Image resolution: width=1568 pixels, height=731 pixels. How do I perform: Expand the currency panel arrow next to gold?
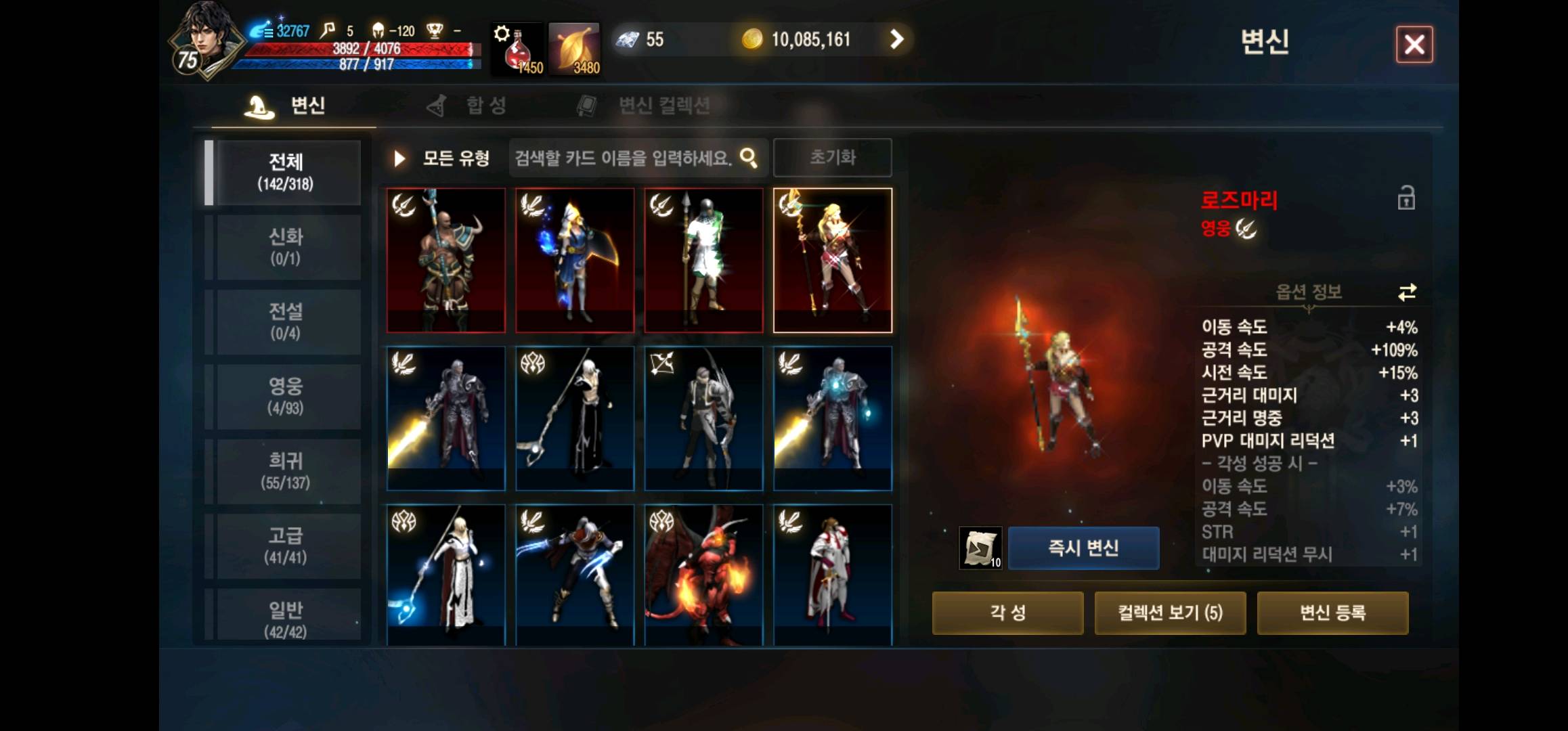pos(898,39)
